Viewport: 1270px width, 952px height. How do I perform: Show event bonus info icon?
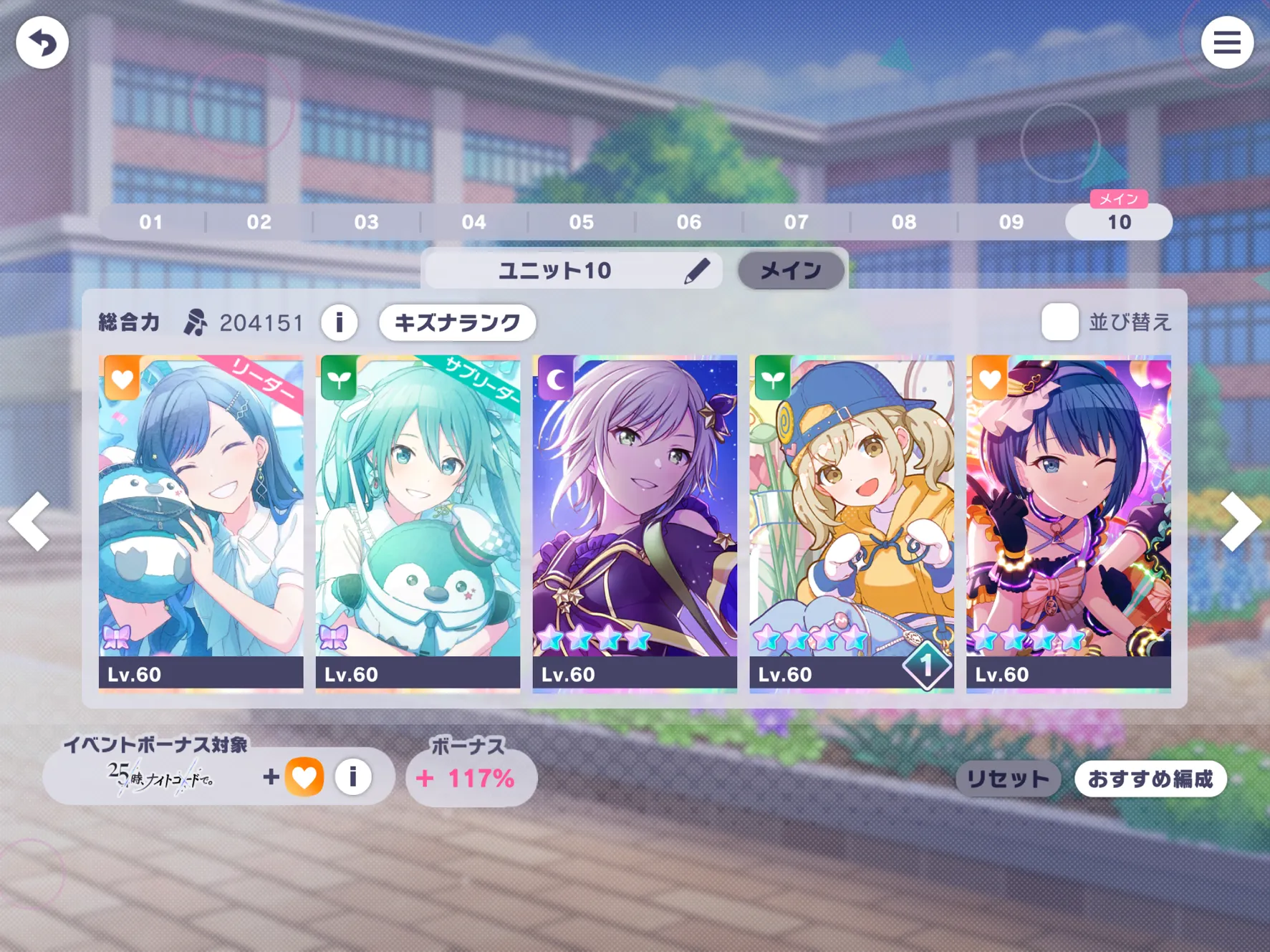click(x=352, y=777)
